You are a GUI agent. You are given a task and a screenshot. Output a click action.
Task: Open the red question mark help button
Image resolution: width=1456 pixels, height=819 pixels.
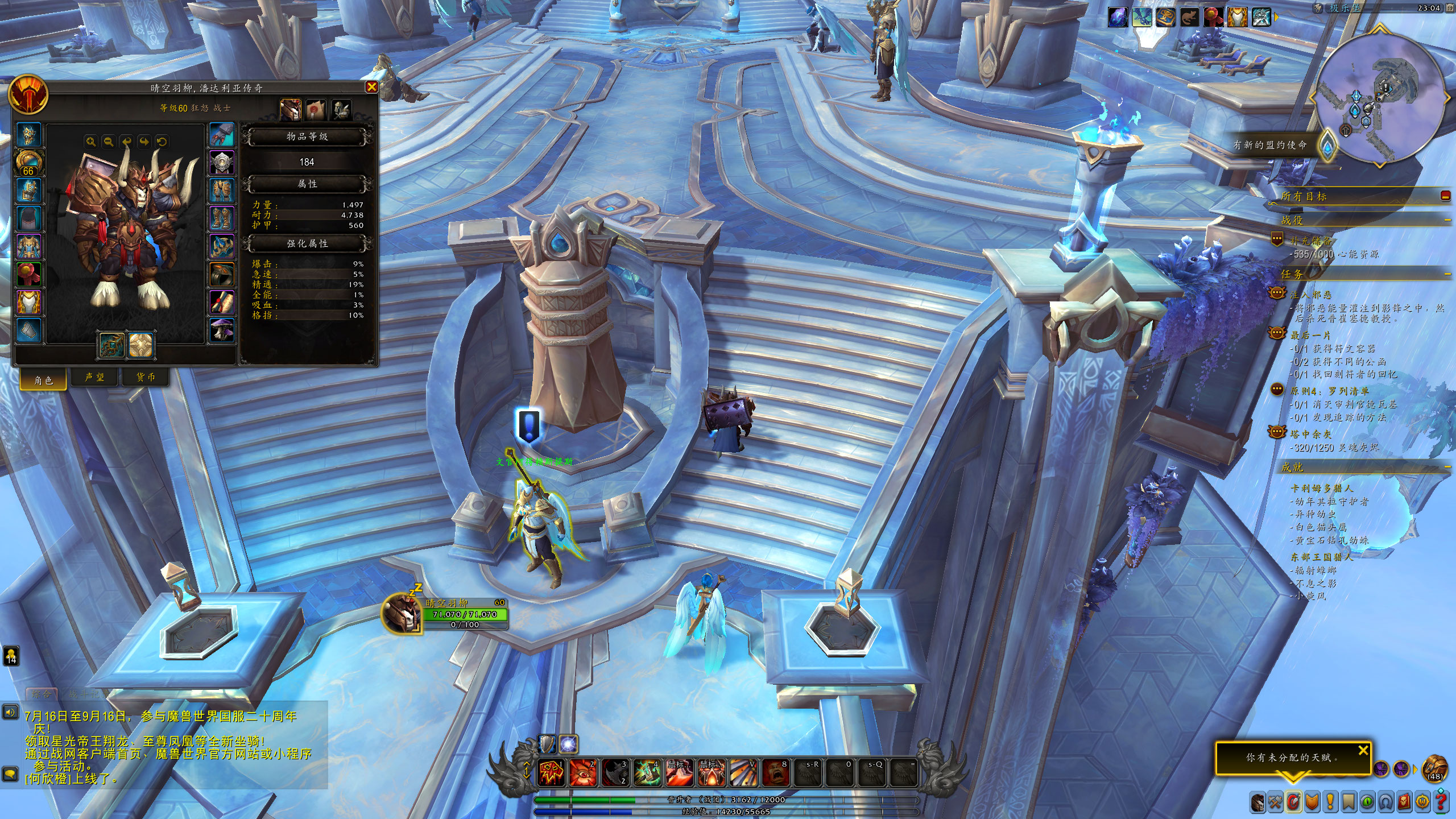coord(1441,803)
